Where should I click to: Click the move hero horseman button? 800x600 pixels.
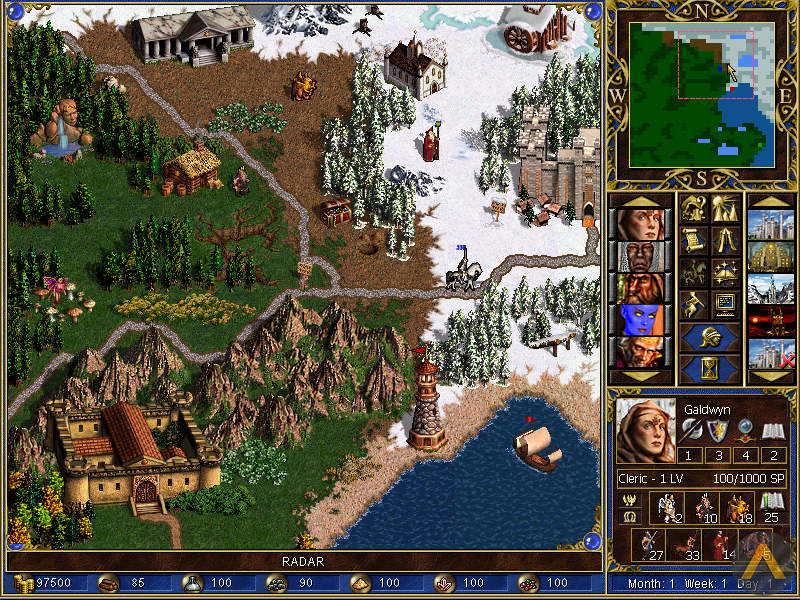695,271
